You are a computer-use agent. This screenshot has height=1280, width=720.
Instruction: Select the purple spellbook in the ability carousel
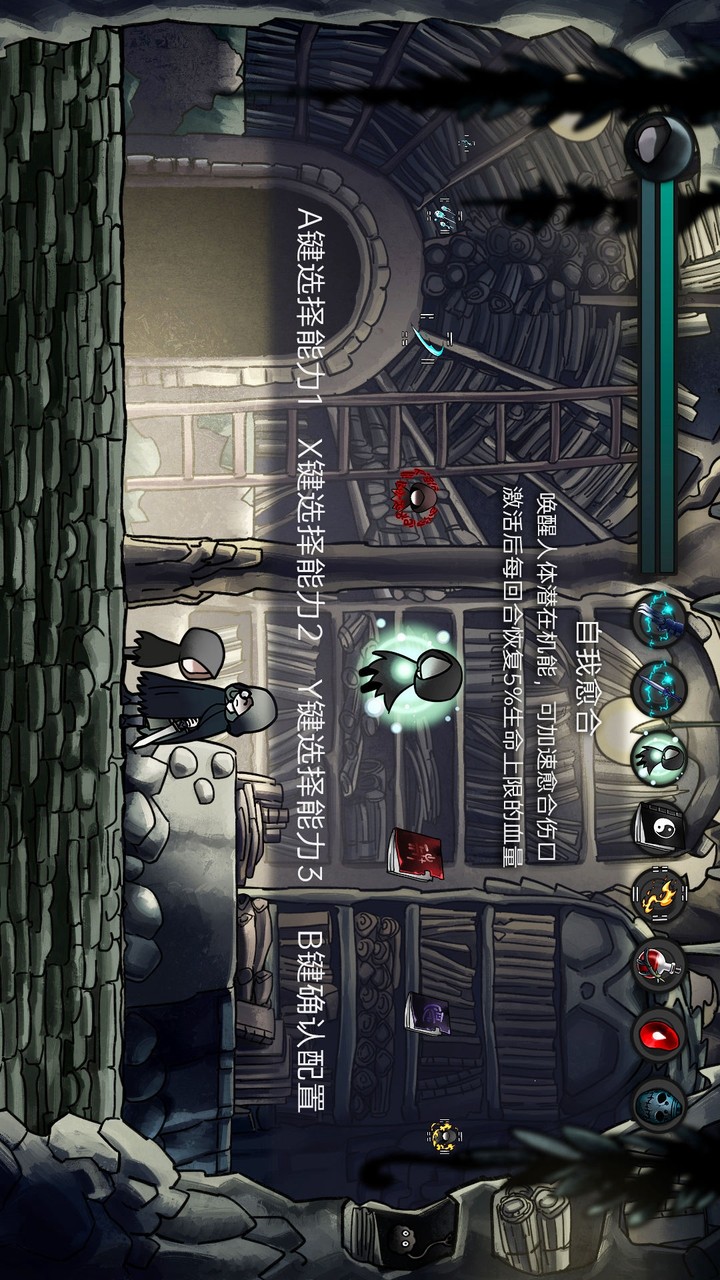pyautogui.click(x=429, y=1017)
